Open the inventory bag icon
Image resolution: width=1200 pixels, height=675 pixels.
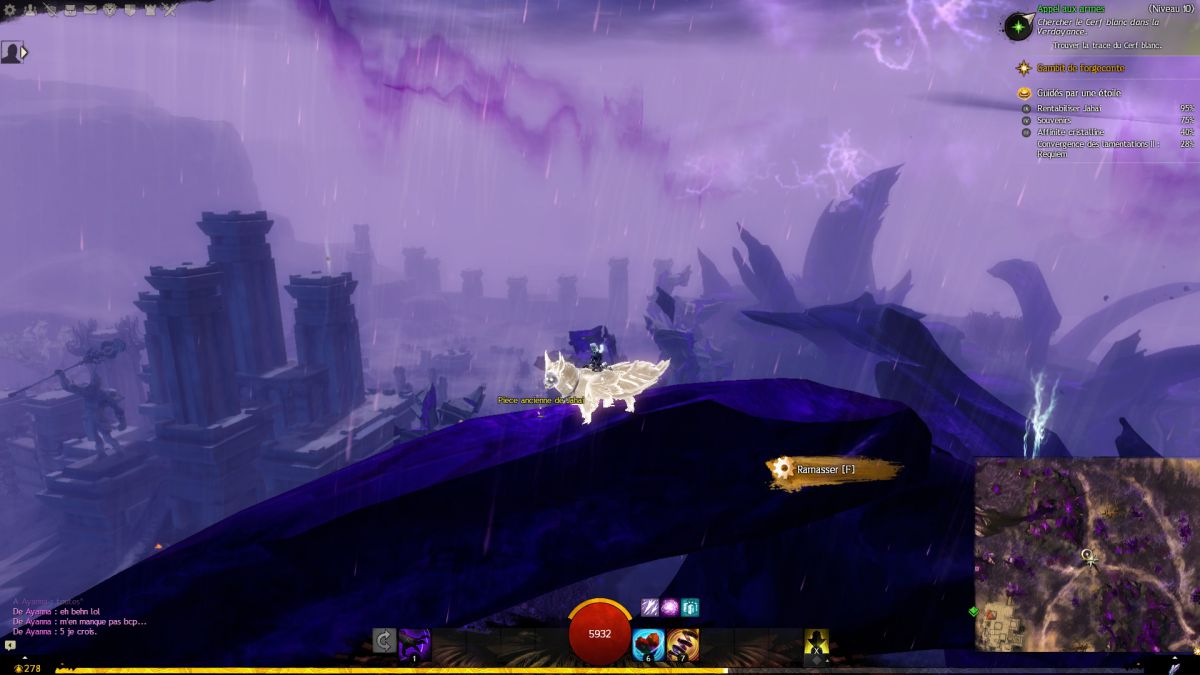click(x=71, y=10)
